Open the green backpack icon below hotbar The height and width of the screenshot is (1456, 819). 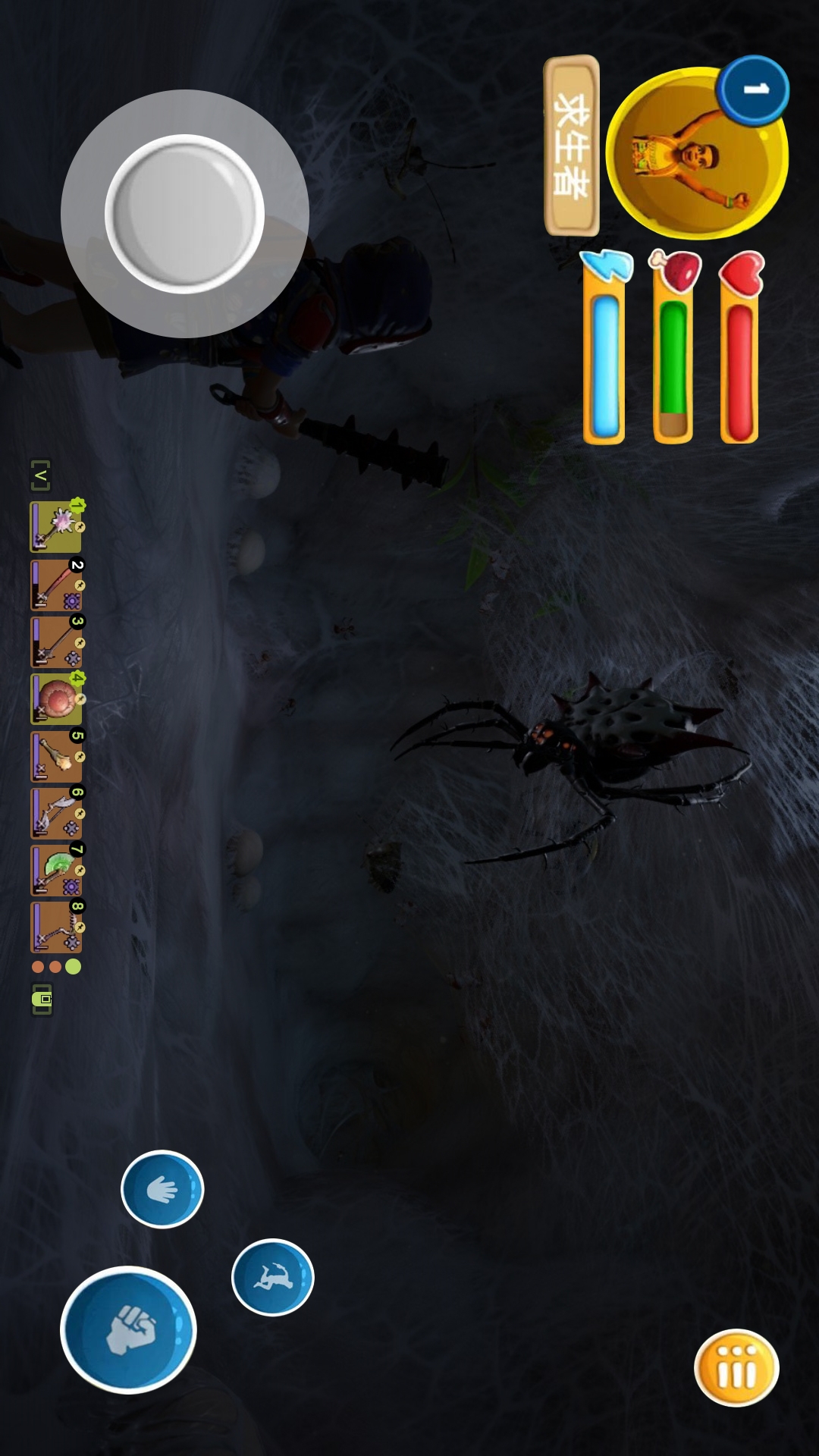tap(42, 999)
